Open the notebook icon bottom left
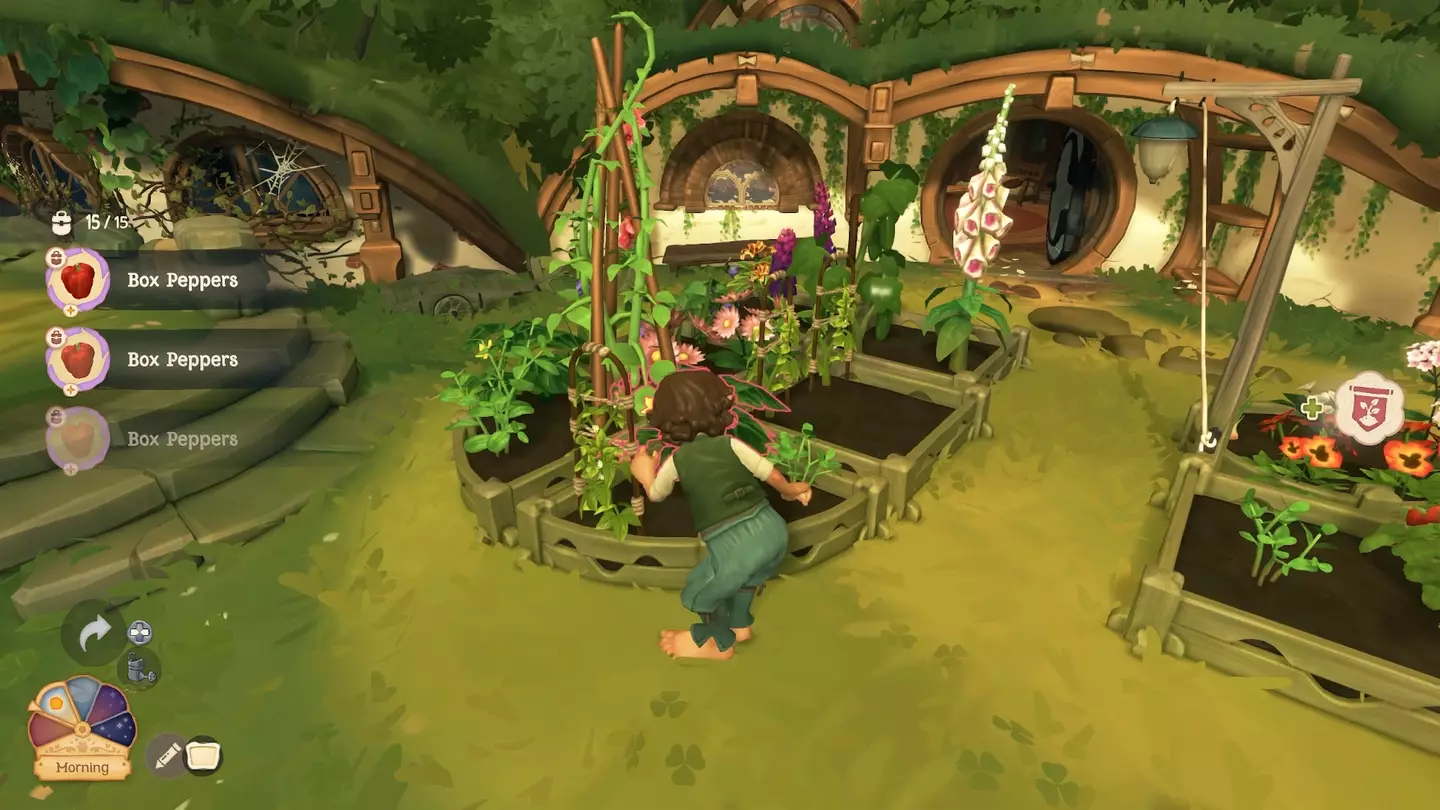The image size is (1440, 810). pyautogui.click(x=204, y=755)
